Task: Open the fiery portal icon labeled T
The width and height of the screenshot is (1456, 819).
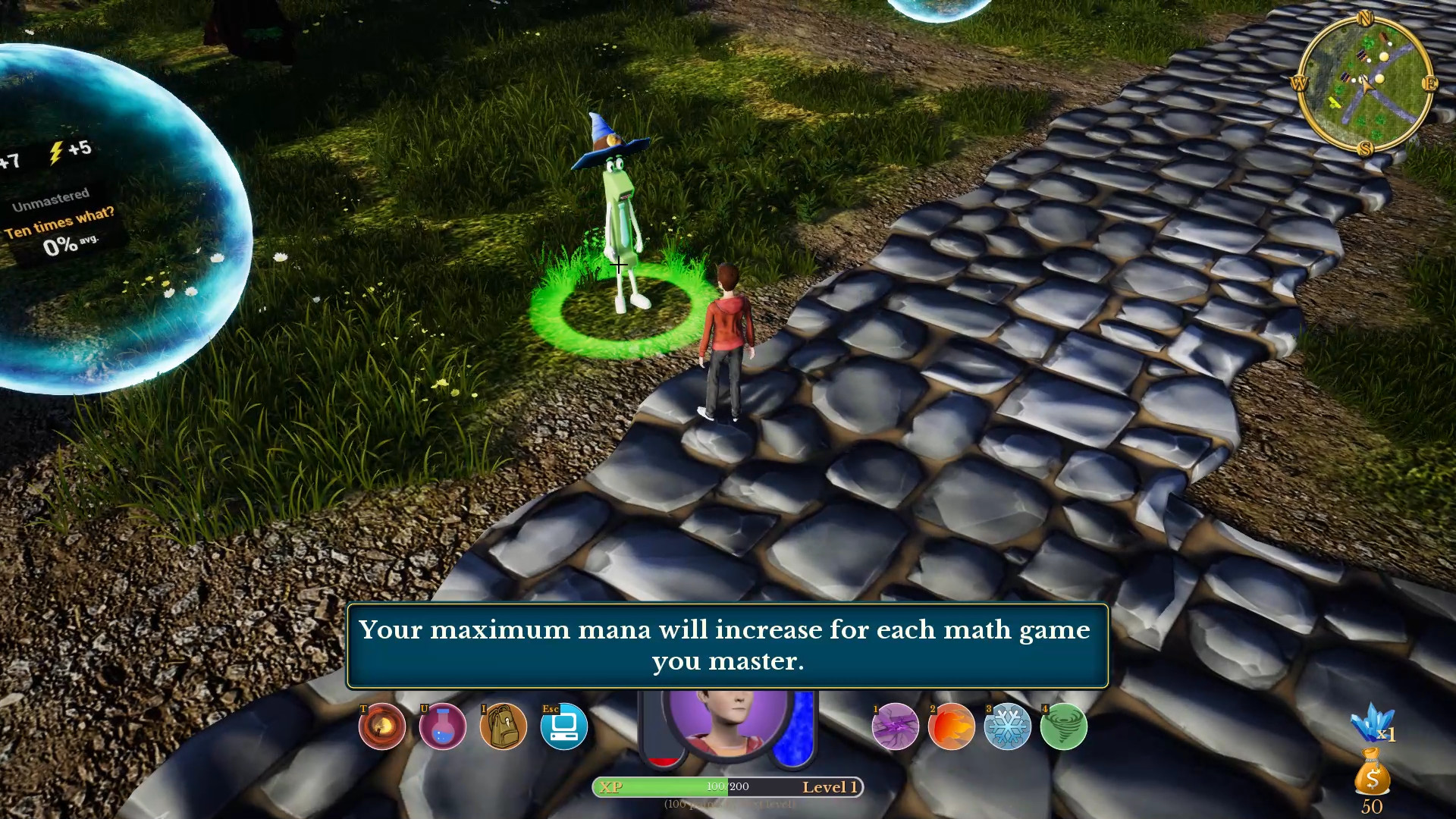Action: pyautogui.click(x=381, y=726)
